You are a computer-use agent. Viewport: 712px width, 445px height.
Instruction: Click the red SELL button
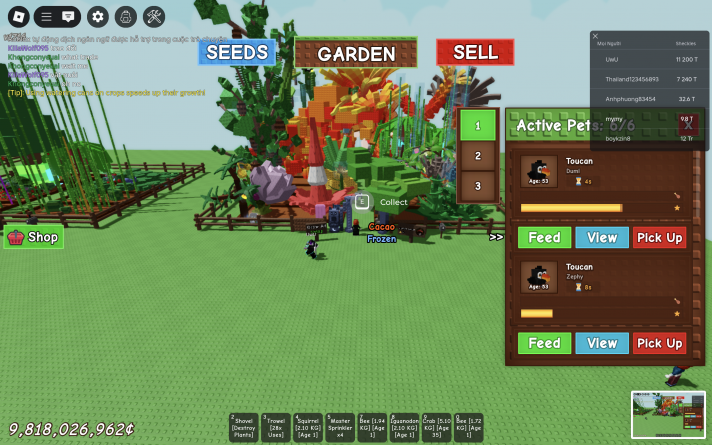474,52
